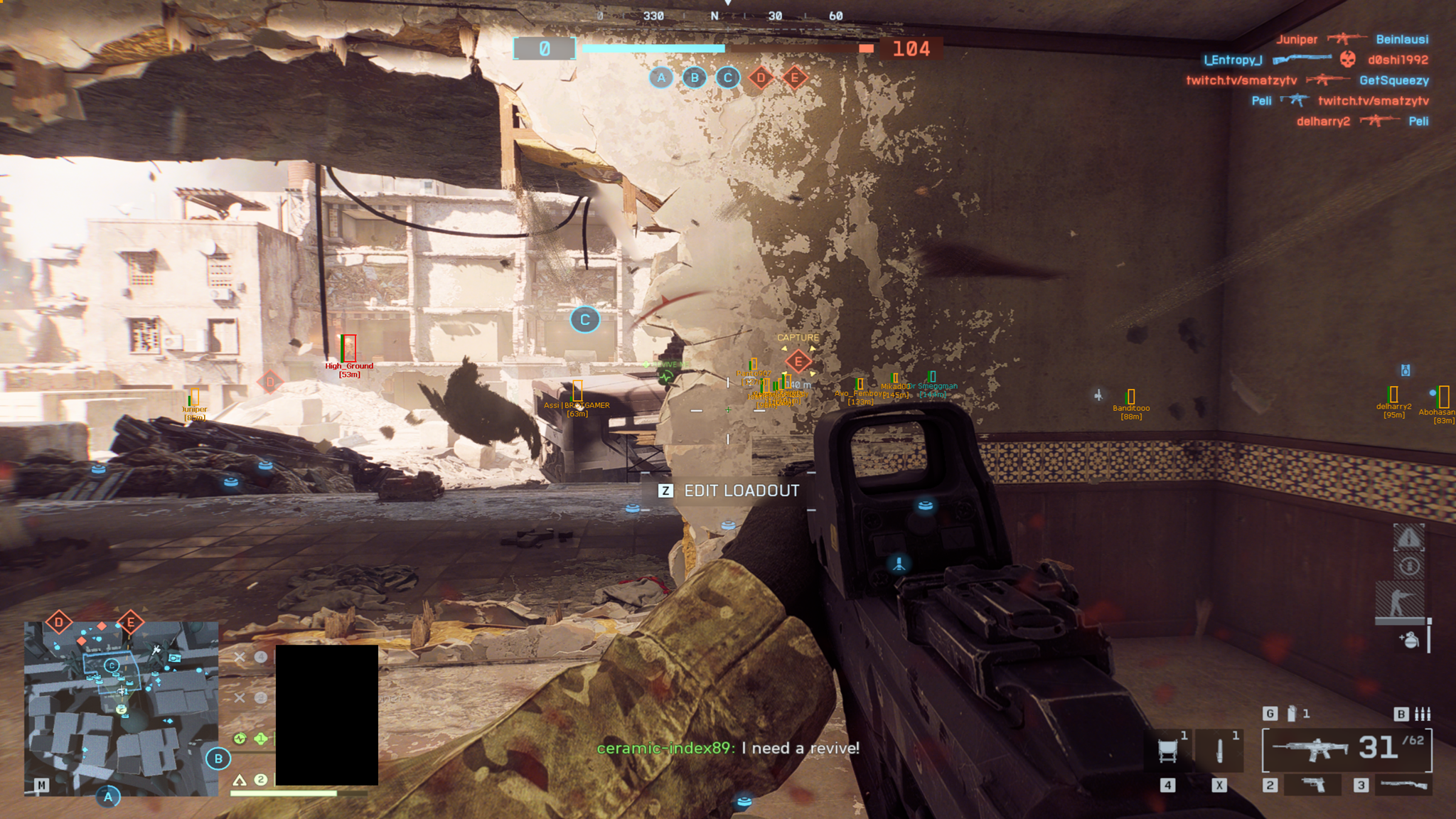Select objective B in the top flag bar

click(695, 77)
